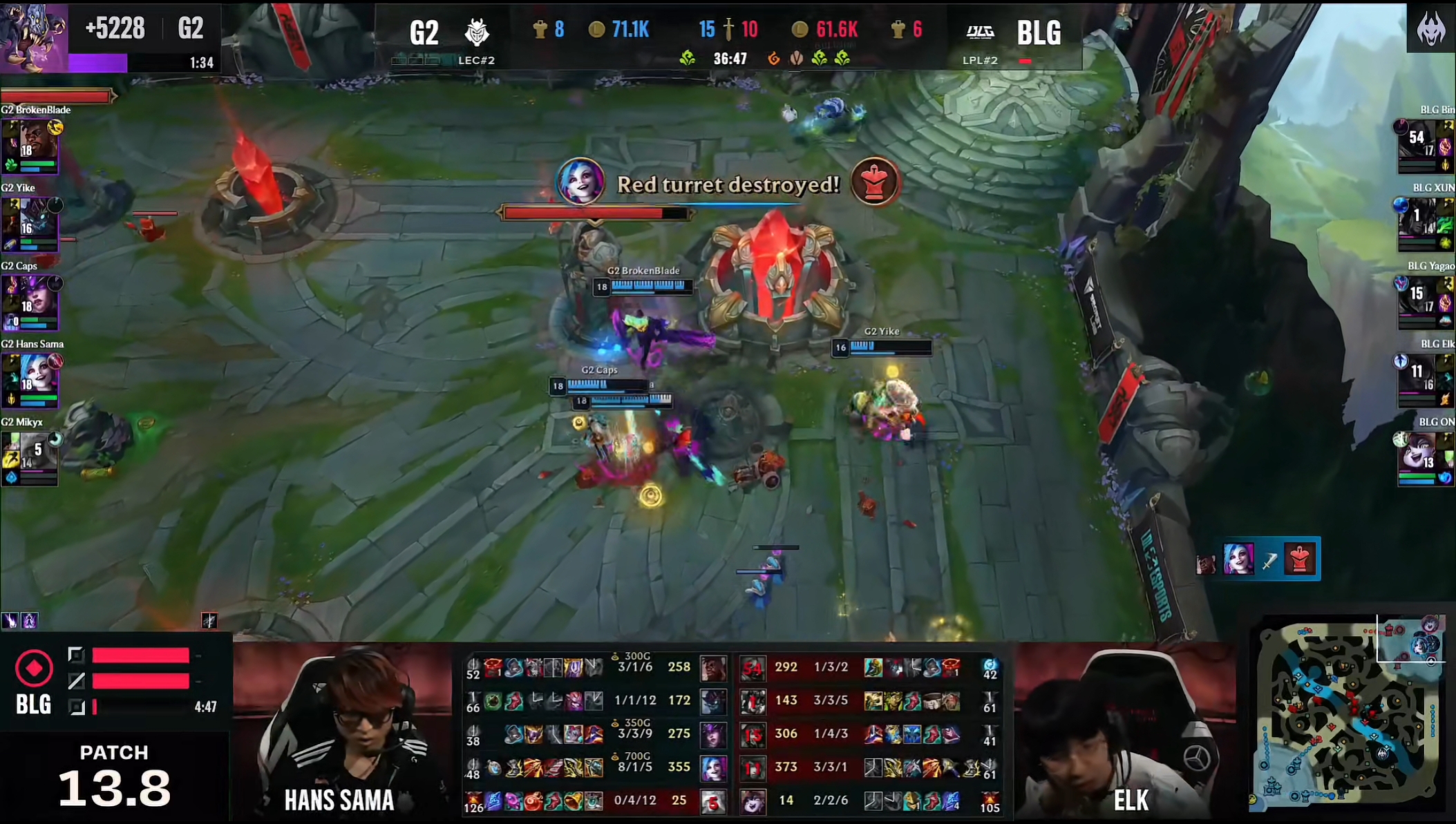The image size is (1456, 824).
Task: Select G2 Mikyx's champion portrait
Action: tap(36, 453)
